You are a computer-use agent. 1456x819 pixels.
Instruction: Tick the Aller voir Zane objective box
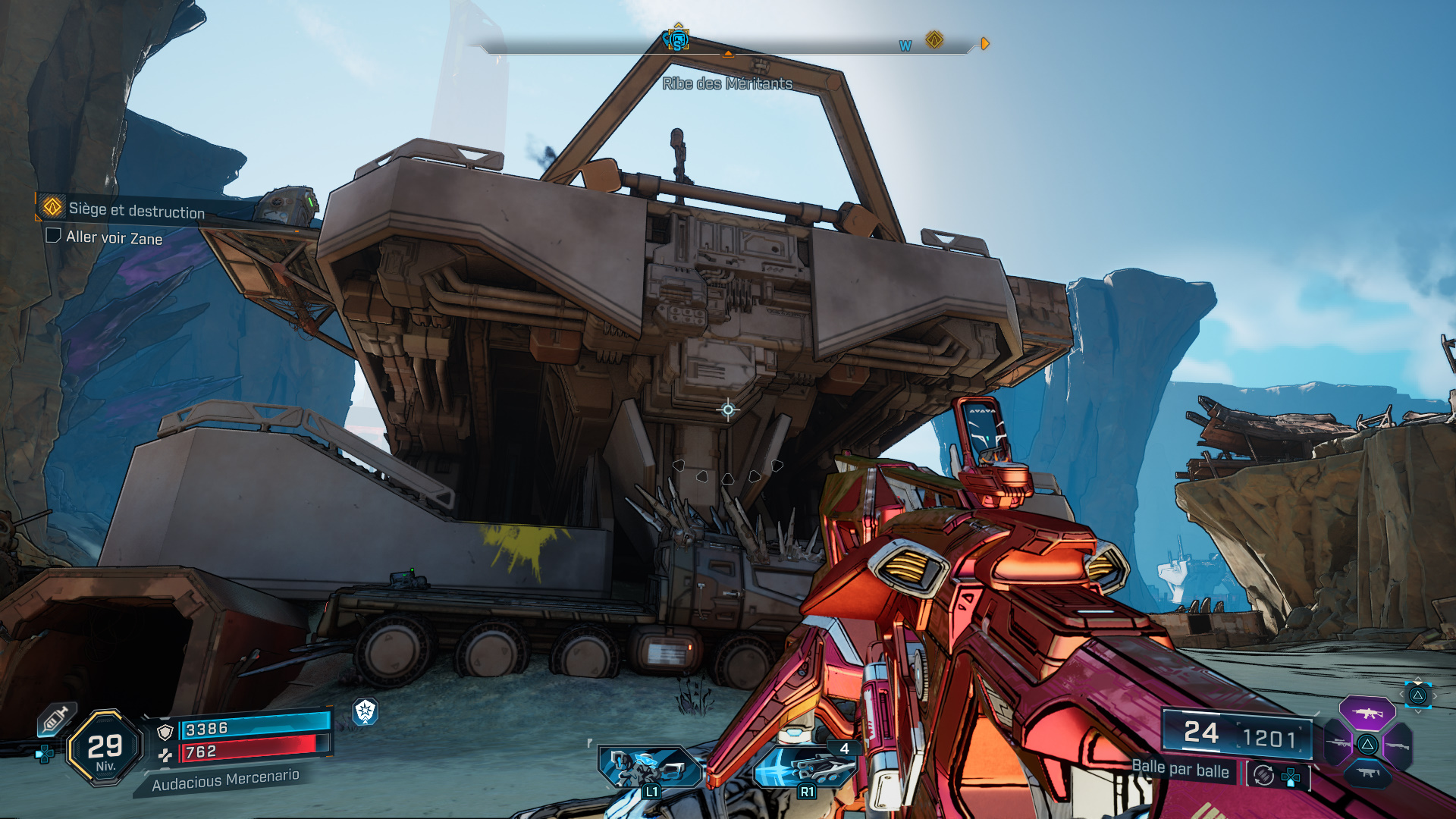tap(54, 236)
